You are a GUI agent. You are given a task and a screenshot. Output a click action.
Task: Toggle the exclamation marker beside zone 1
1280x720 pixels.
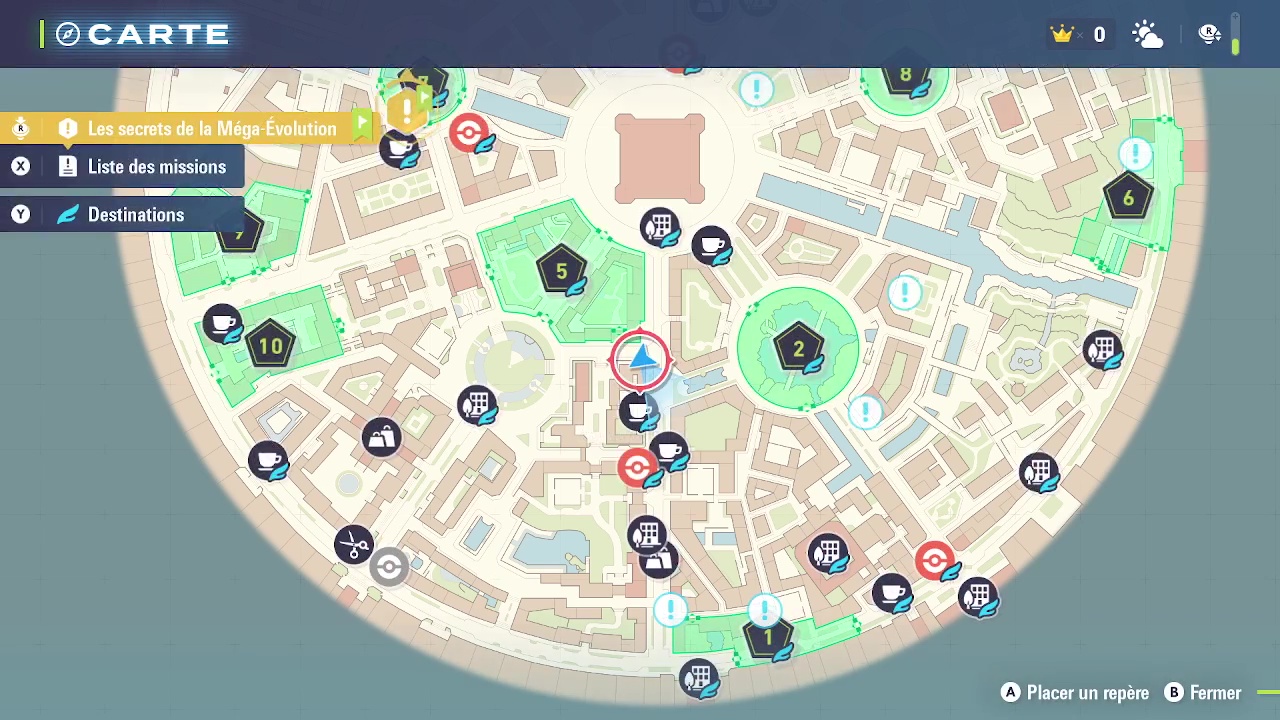coord(764,608)
